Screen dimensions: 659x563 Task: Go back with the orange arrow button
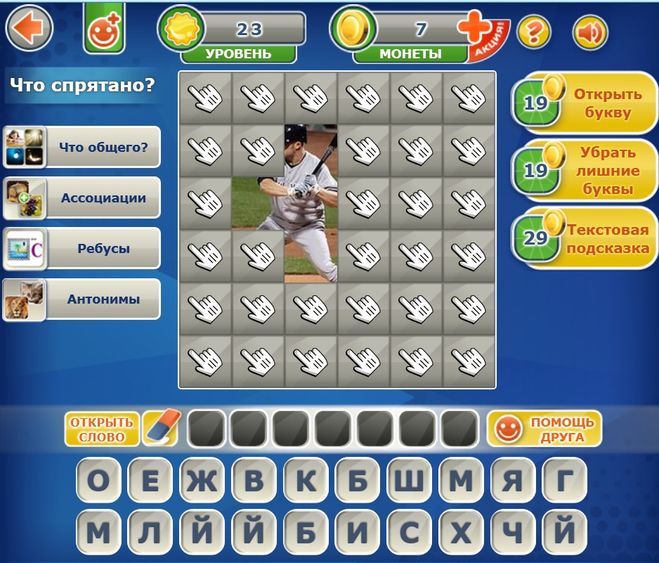point(29,27)
